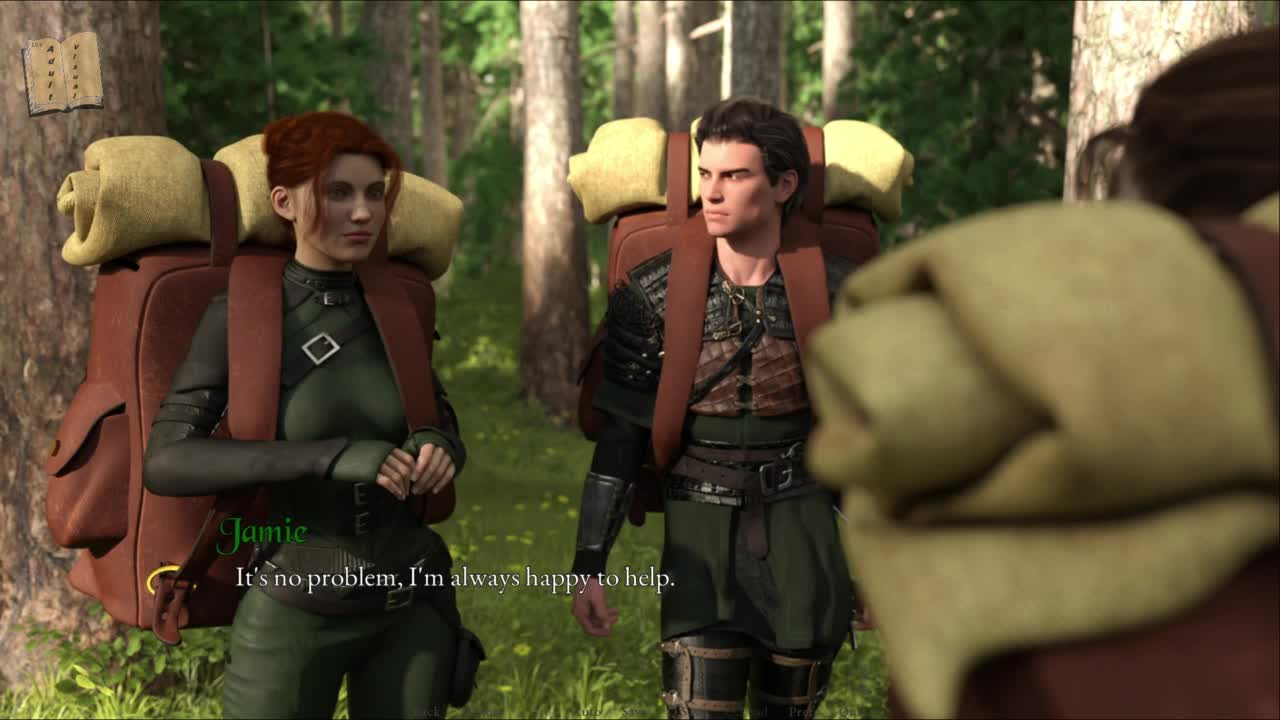Click the open book logo icon
This screenshot has height=720, width=1280.
coord(63,72)
